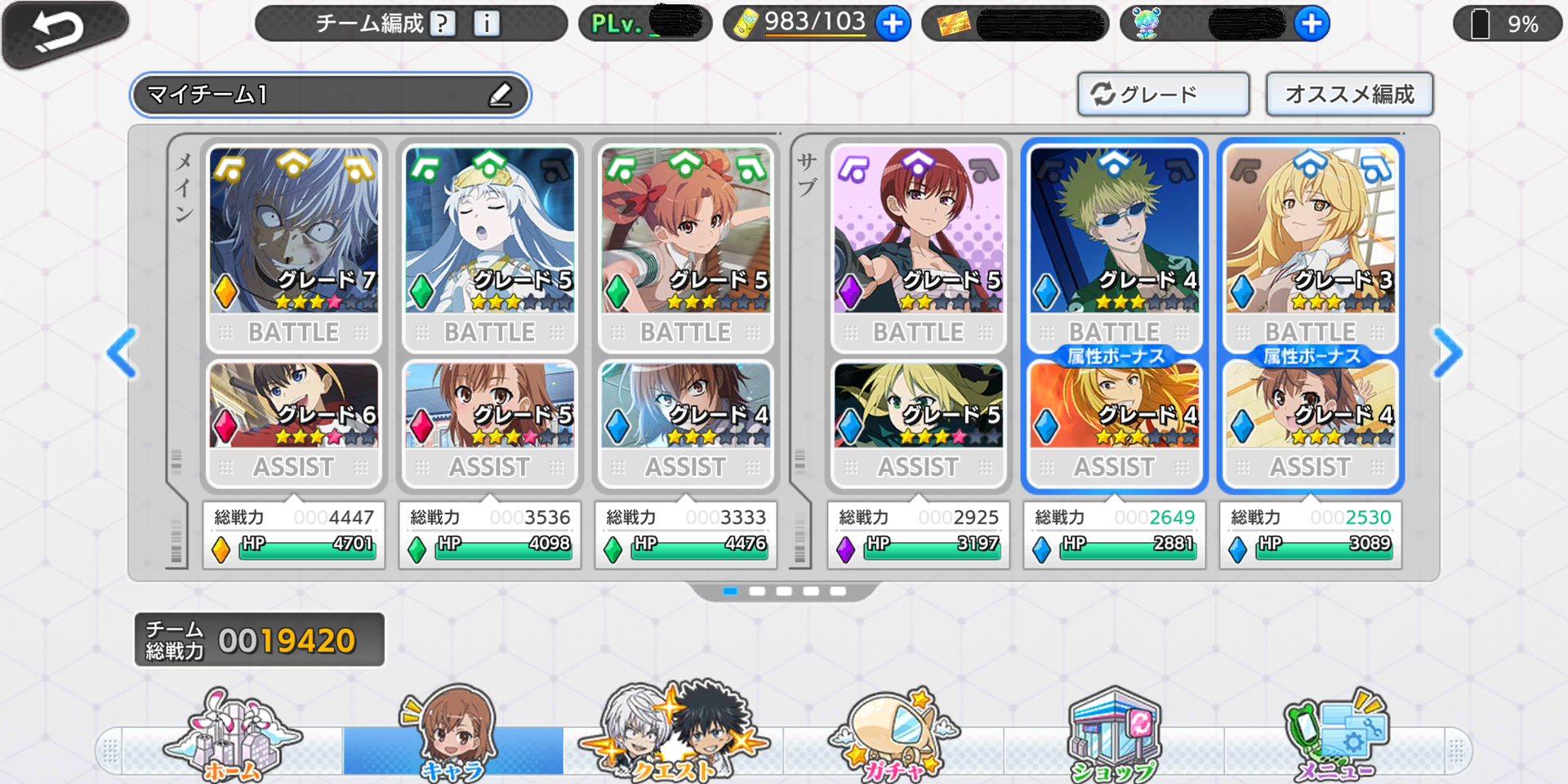
Task: Tap the オススメ編成 auto-formation button
Action: [1349, 95]
